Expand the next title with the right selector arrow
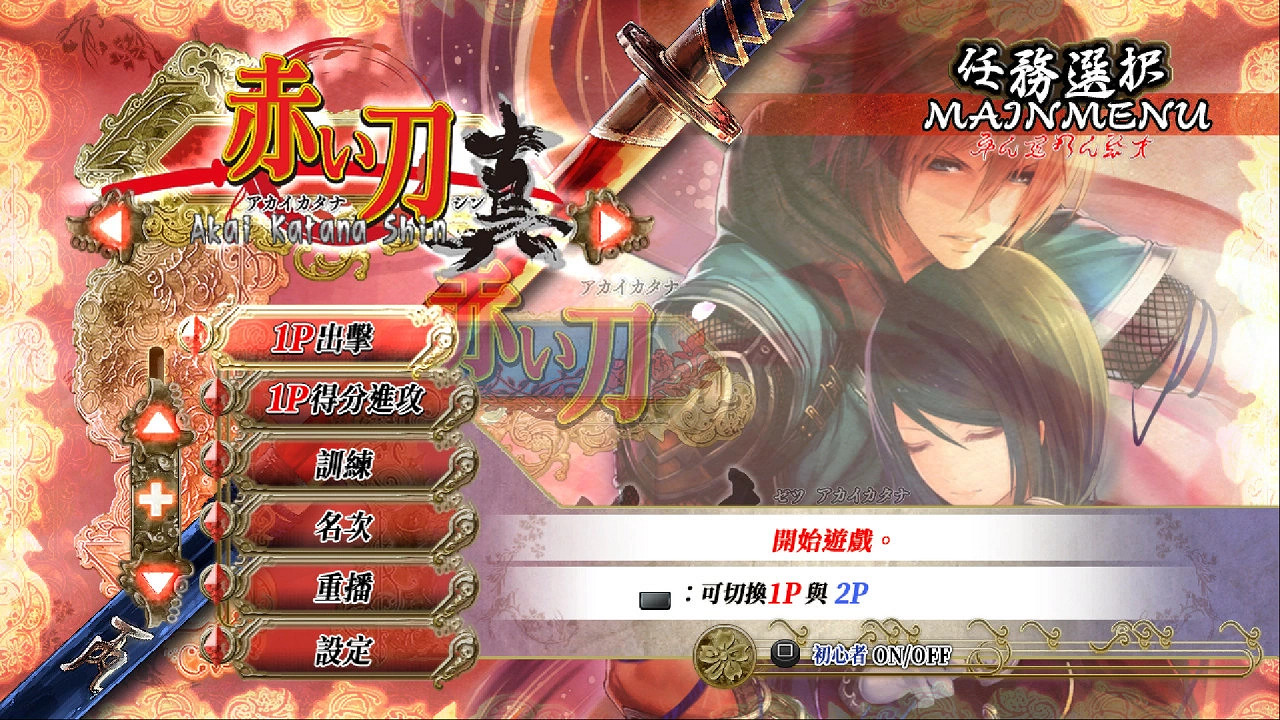 611,222
